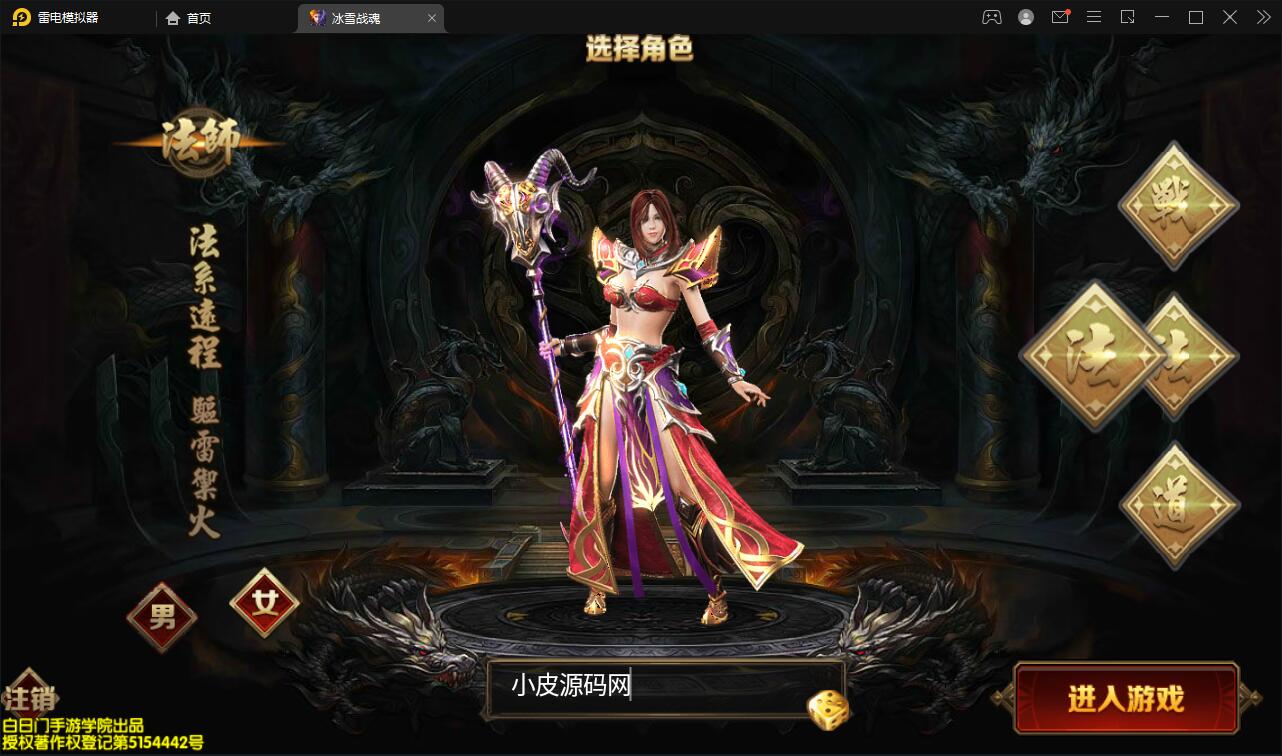Click the screenshot capture icon in titlebar
Viewport: 1282px width, 756px height.
[x=1127, y=17]
